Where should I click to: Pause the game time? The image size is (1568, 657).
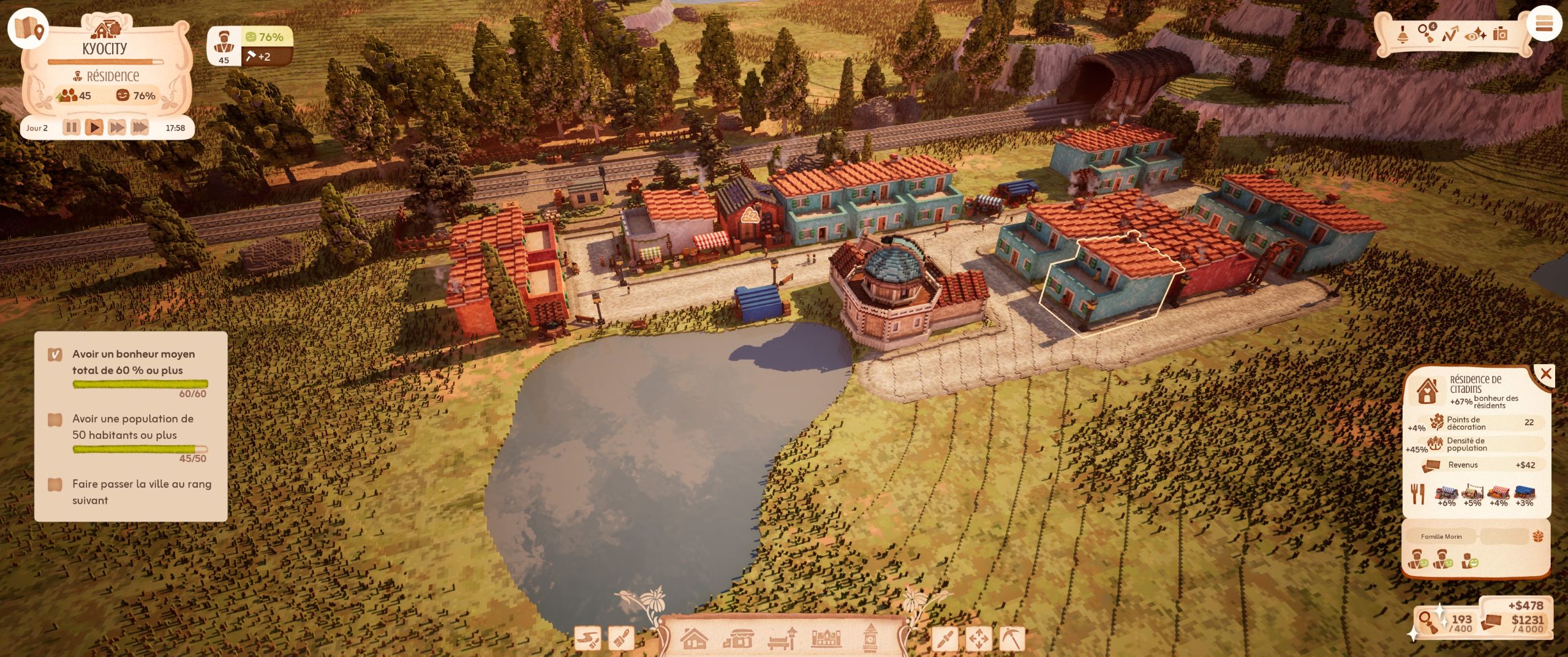72,127
